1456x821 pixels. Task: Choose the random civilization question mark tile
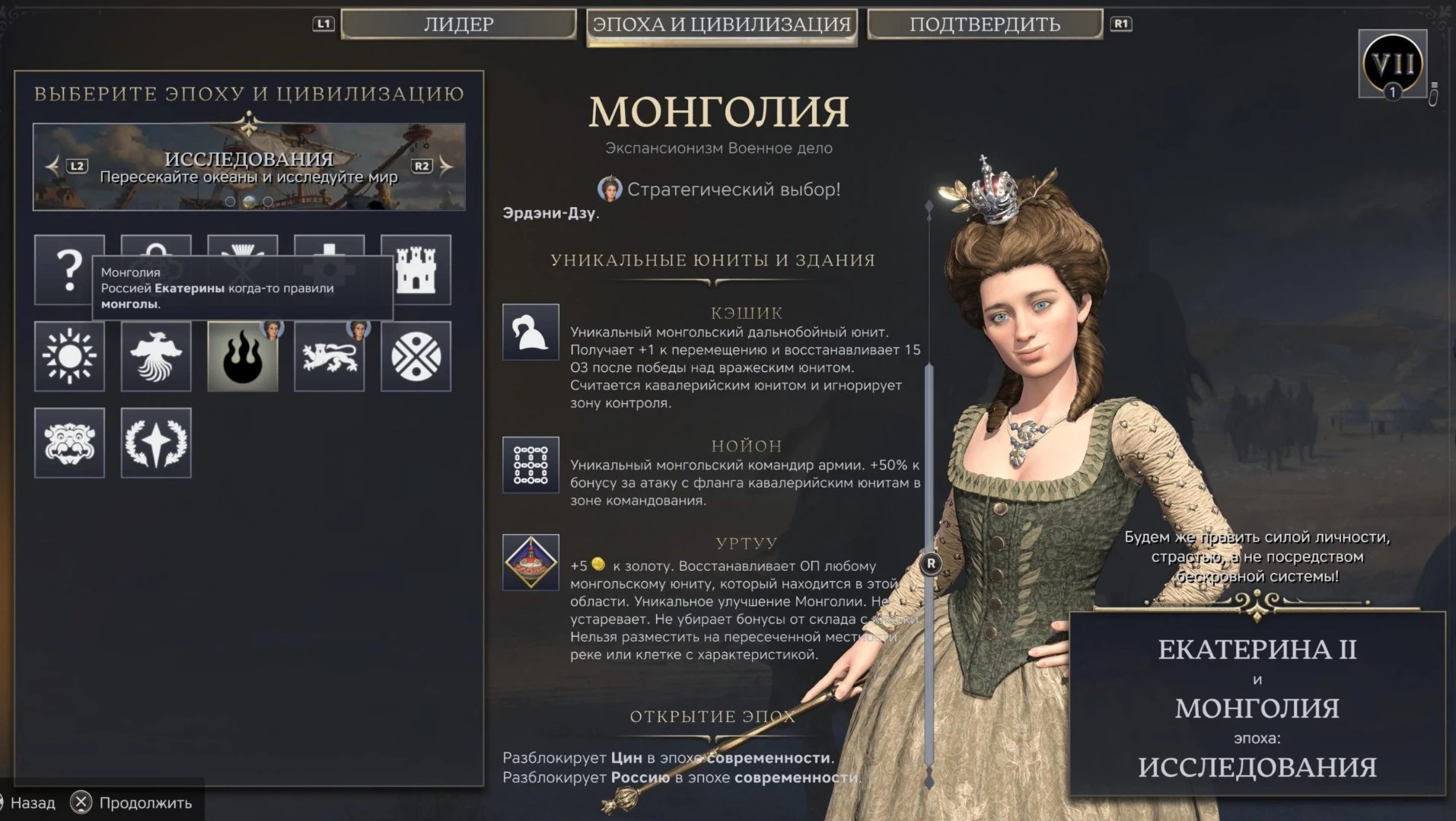69,269
